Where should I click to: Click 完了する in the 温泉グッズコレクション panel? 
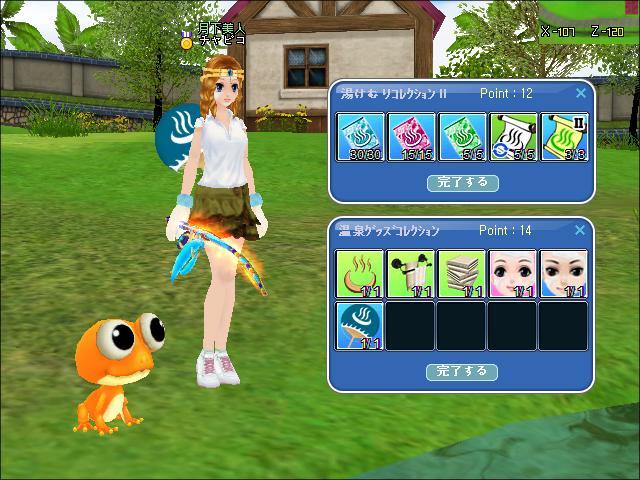pyautogui.click(x=462, y=371)
